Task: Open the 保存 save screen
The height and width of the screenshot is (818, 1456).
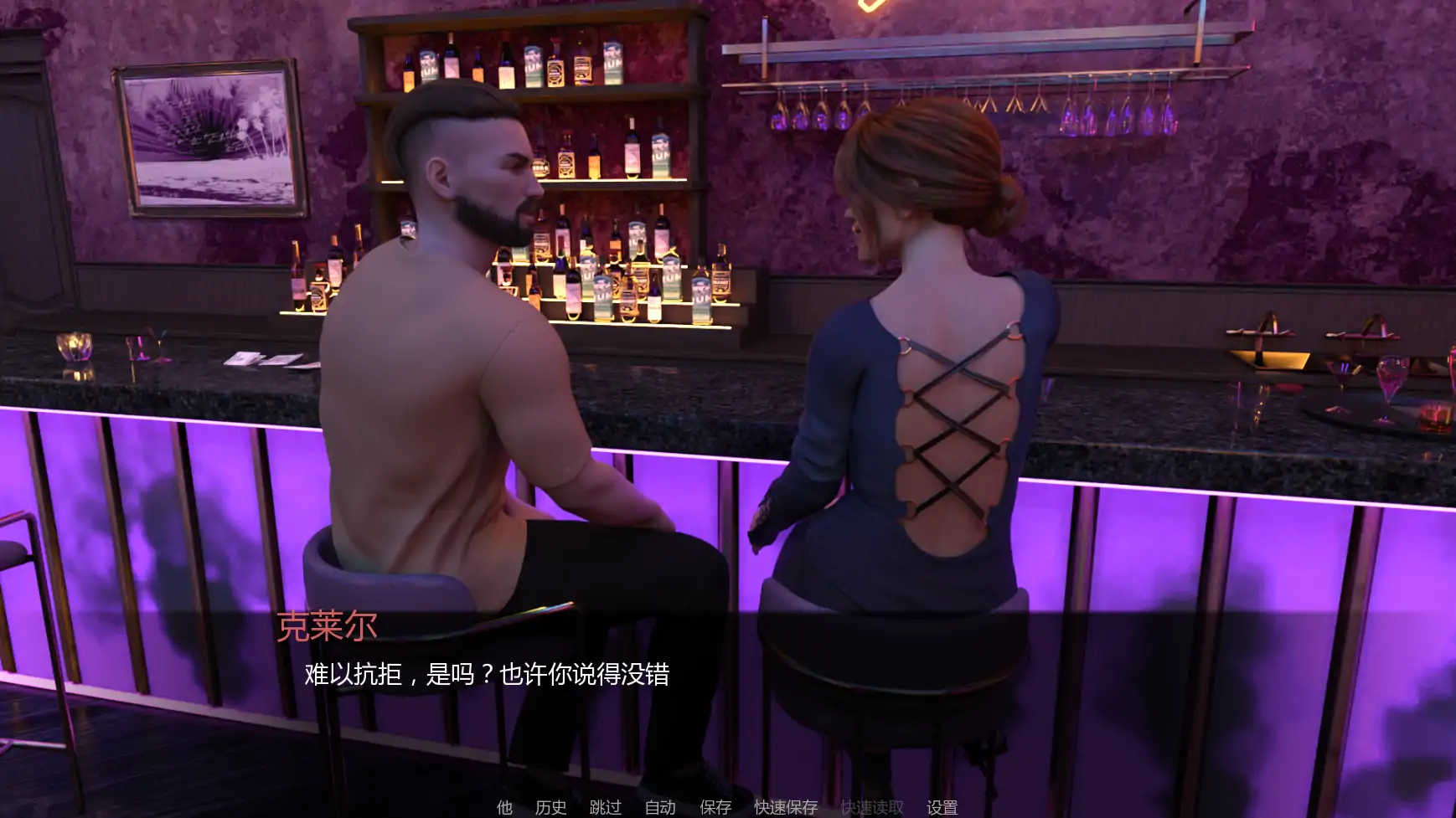Action: point(713,809)
